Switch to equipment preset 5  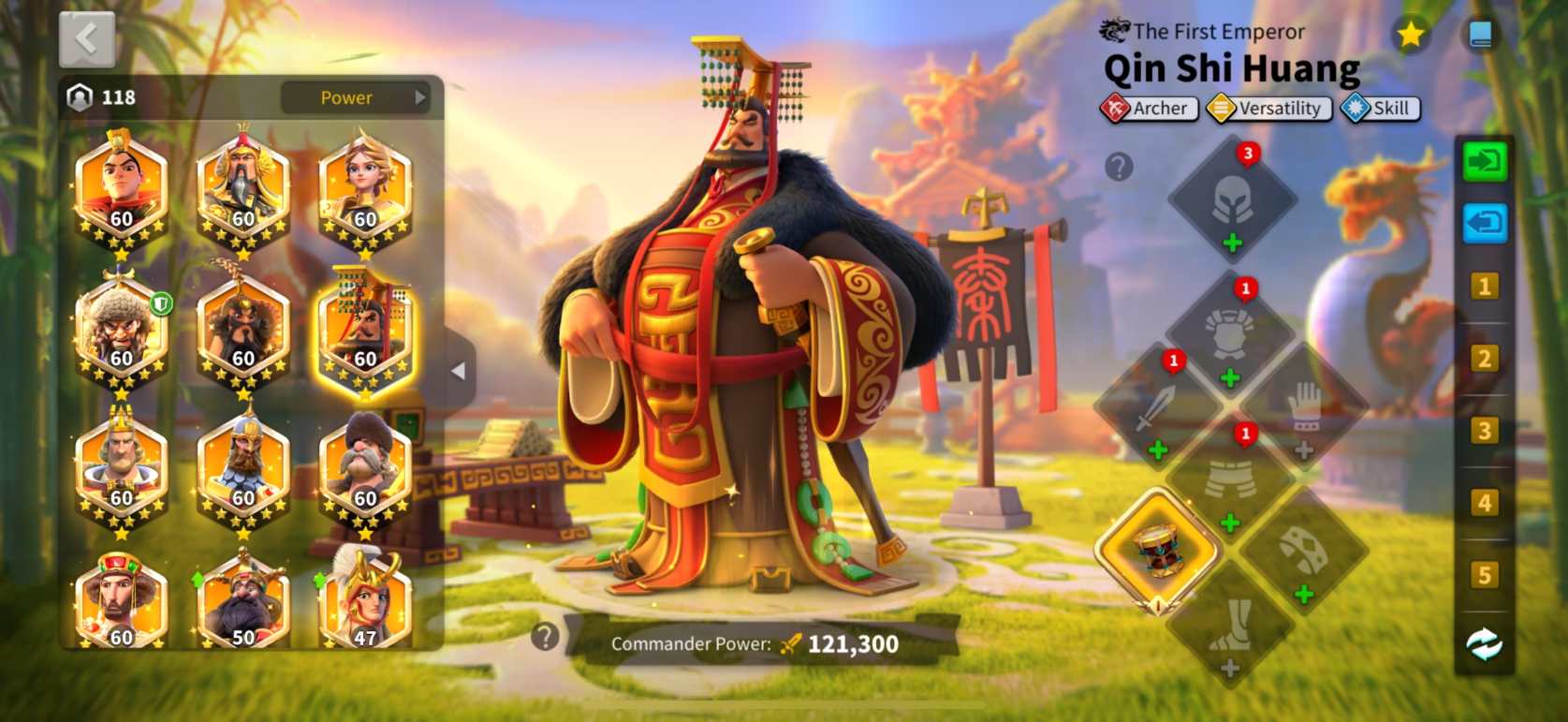(1484, 575)
